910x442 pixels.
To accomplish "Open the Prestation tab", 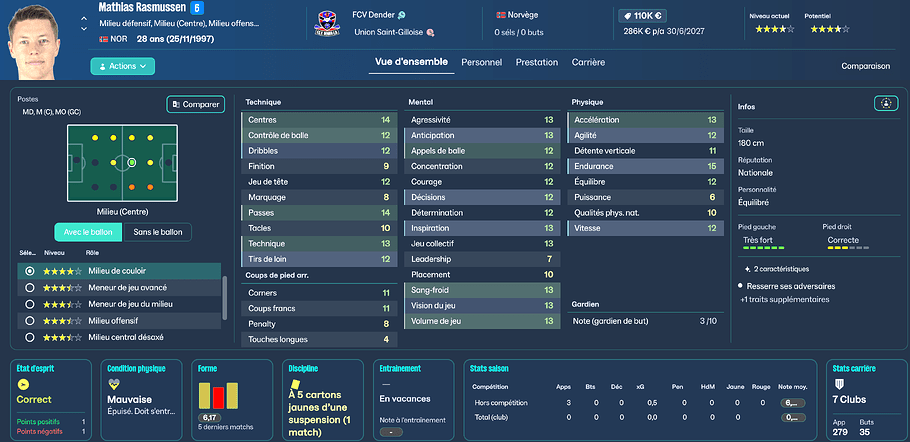I will [537, 62].
